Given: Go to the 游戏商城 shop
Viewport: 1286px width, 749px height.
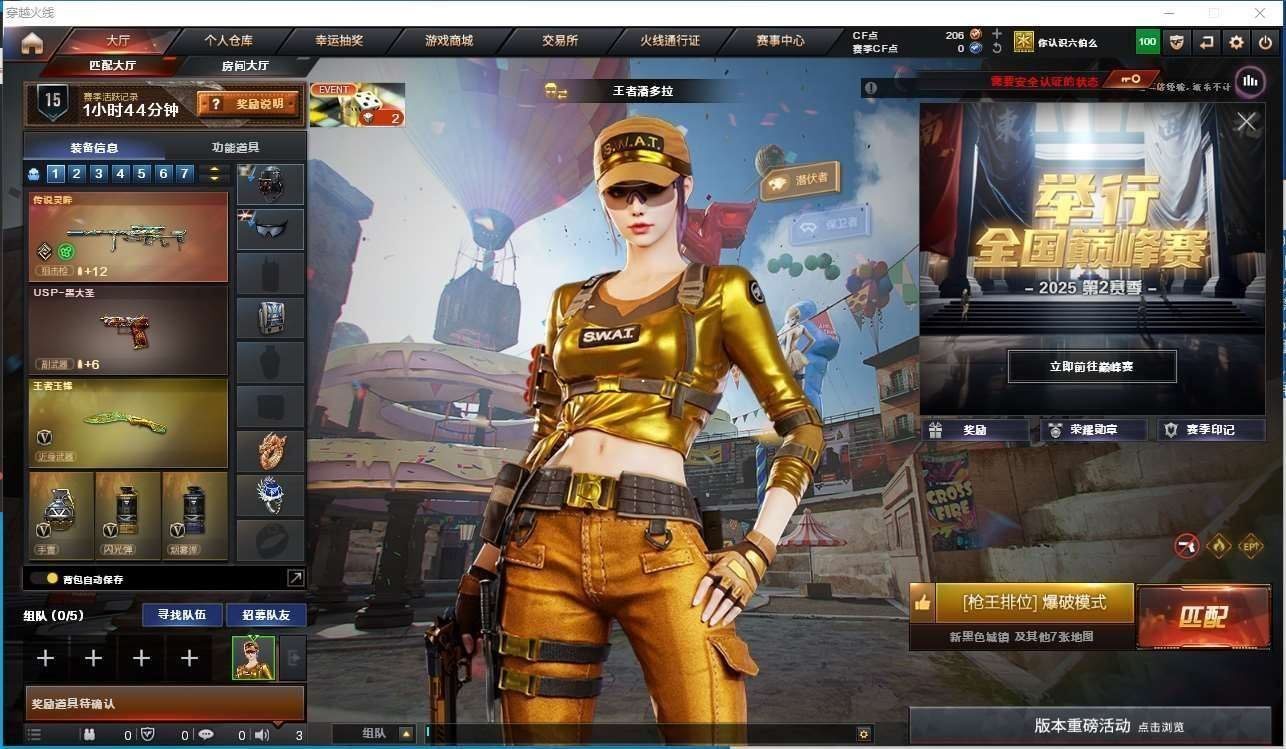Looking at the screenshot, I should click(448, 41).
